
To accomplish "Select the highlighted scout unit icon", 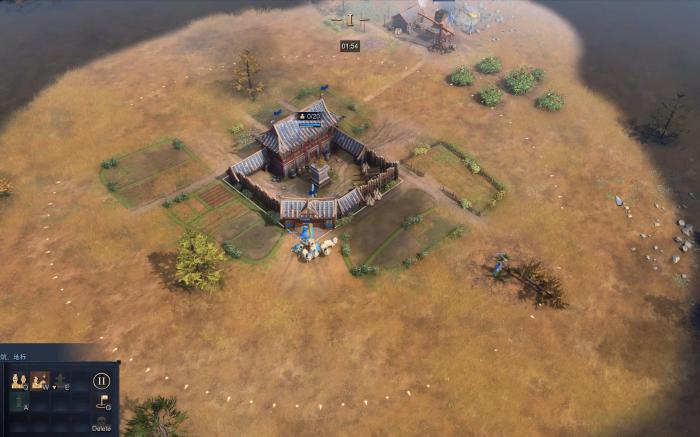I will [x=39, y=380].
